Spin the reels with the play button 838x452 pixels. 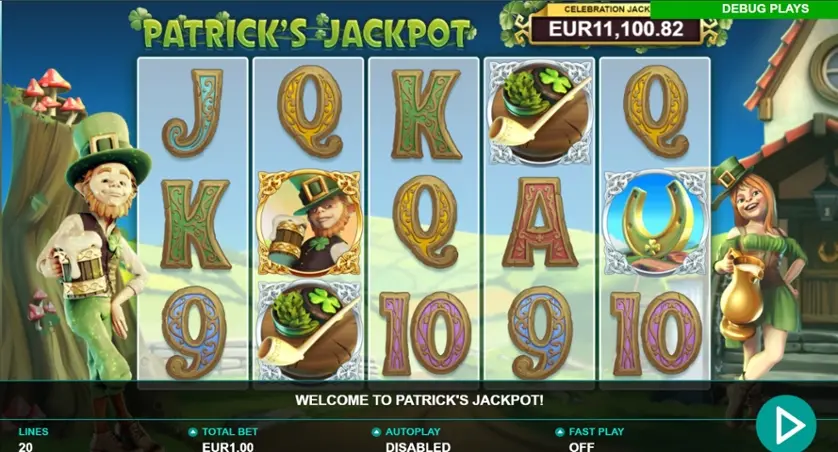point(786,426)
